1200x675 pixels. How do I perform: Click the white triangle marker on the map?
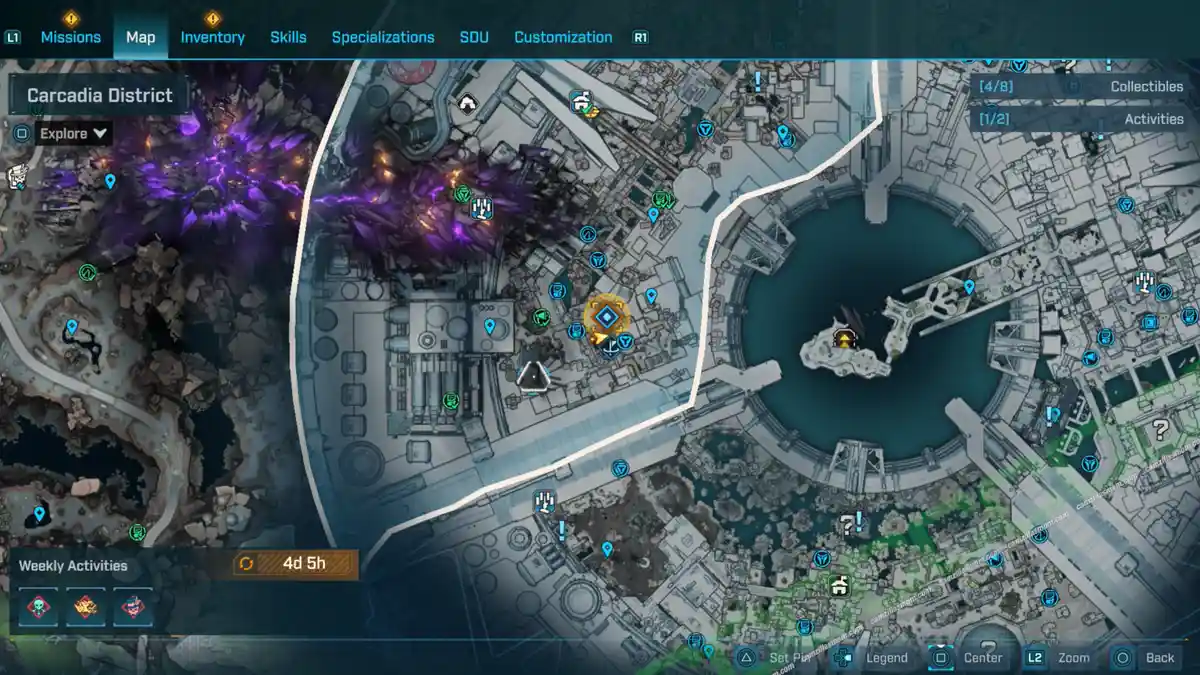[533, 376]
